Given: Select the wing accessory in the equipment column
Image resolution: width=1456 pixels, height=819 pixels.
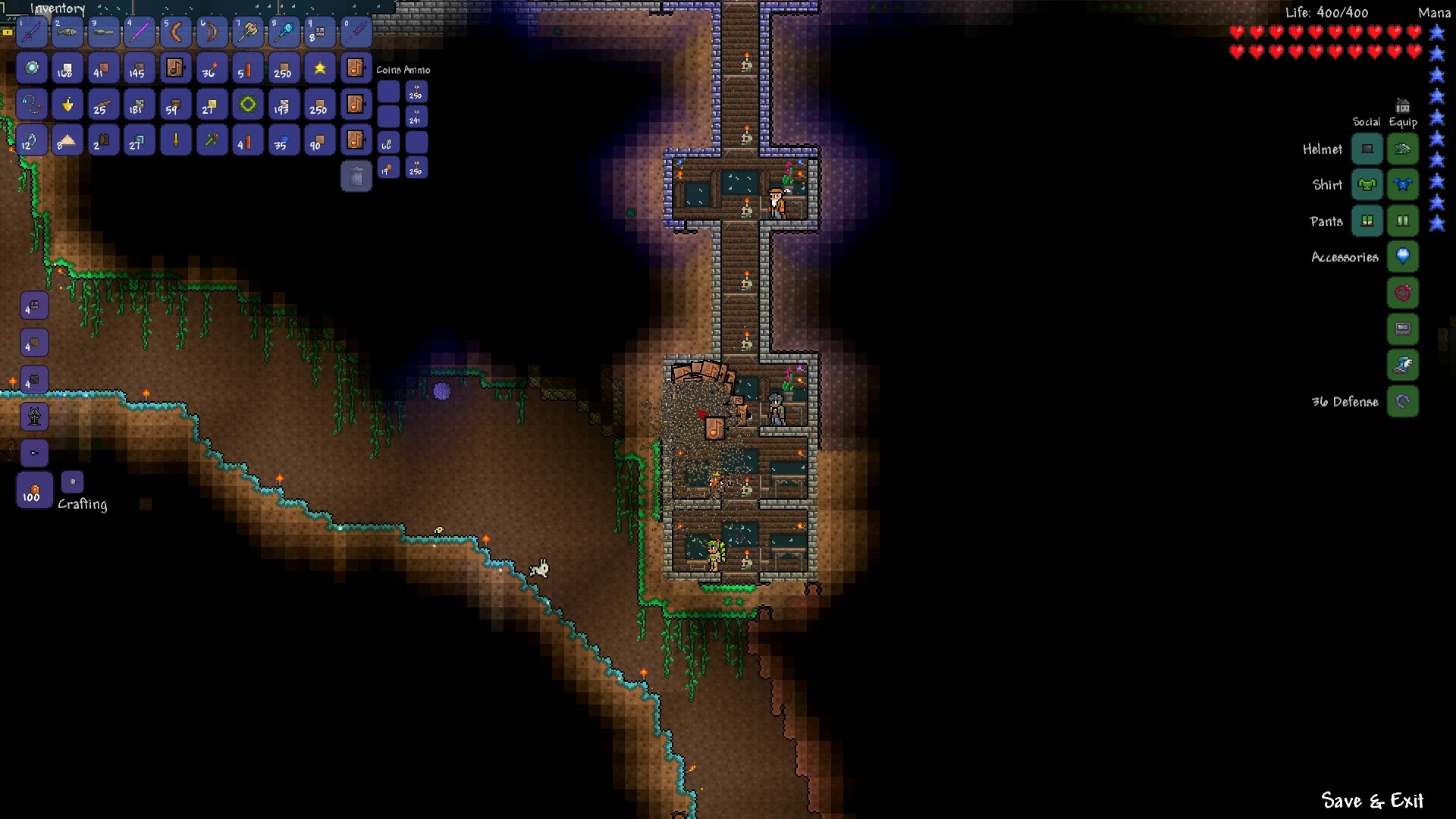Looking at the screenshot, I should click(1402, 365).
